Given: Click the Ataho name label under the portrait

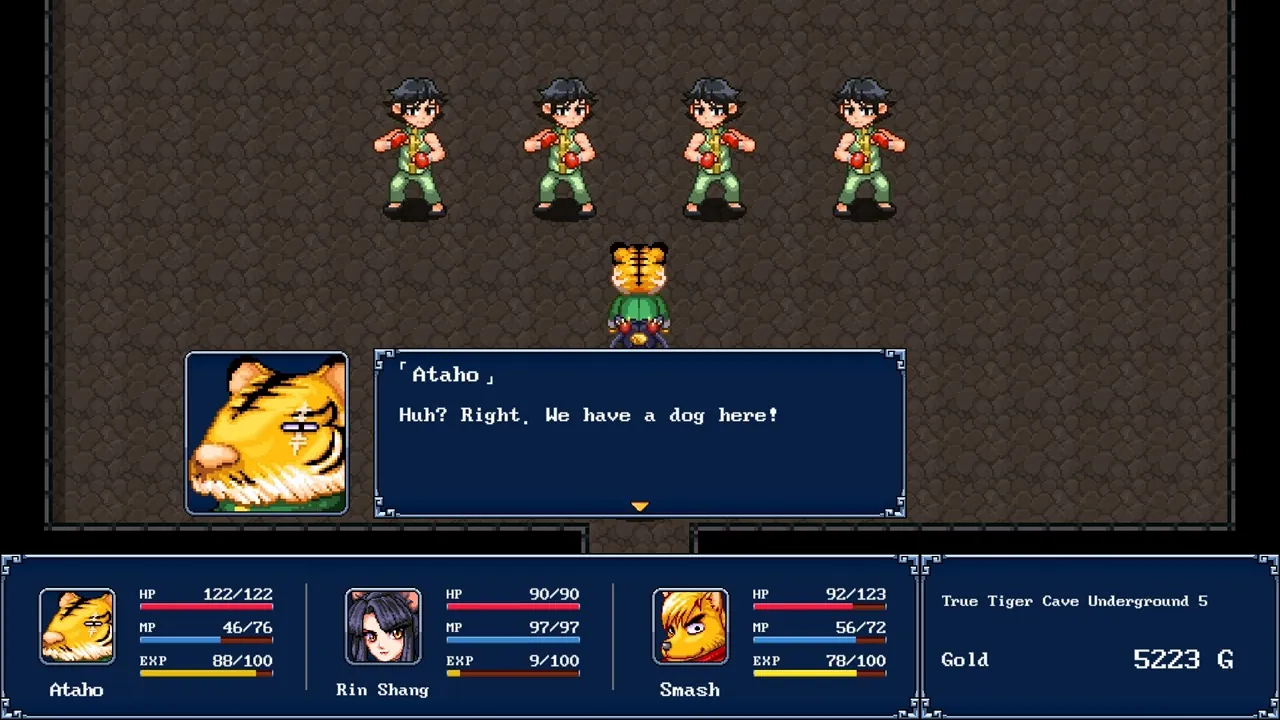Looking at the screenshot, I should pos(77,689).
